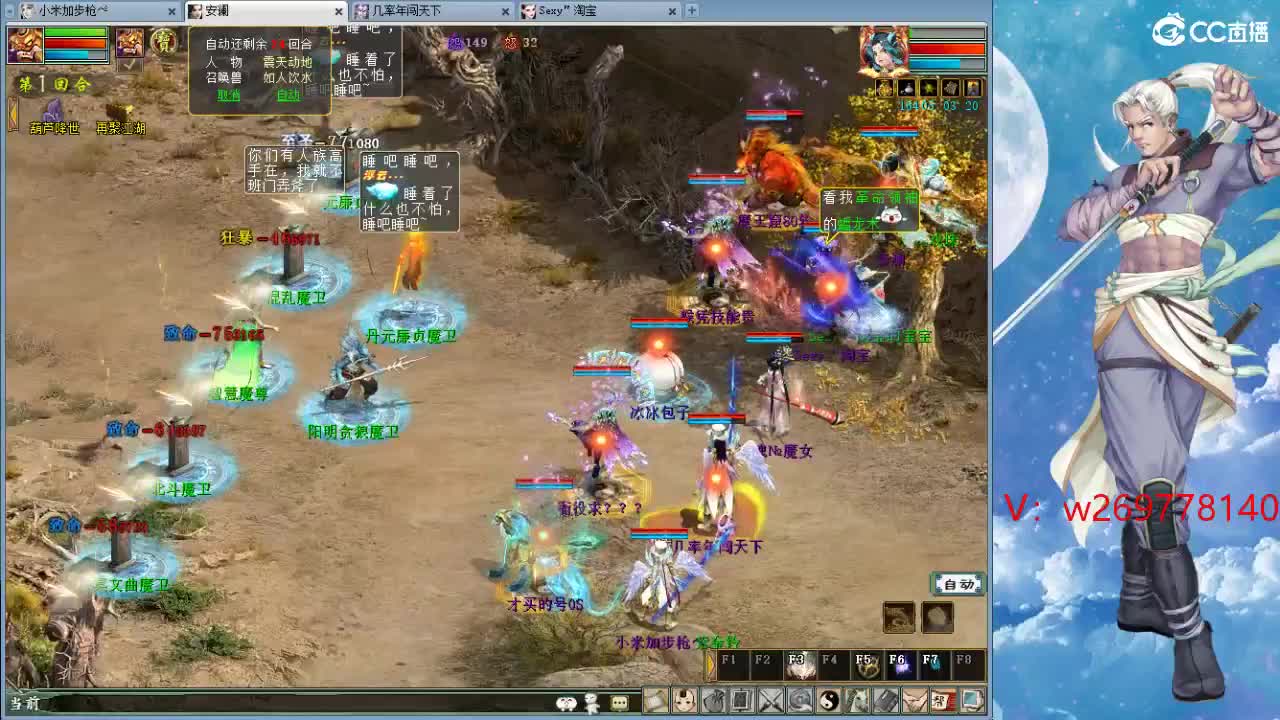Click the crossed-swords battle icon in bottom toolbar
This screenshot has height=720, width=1280.
coord(768,700)
